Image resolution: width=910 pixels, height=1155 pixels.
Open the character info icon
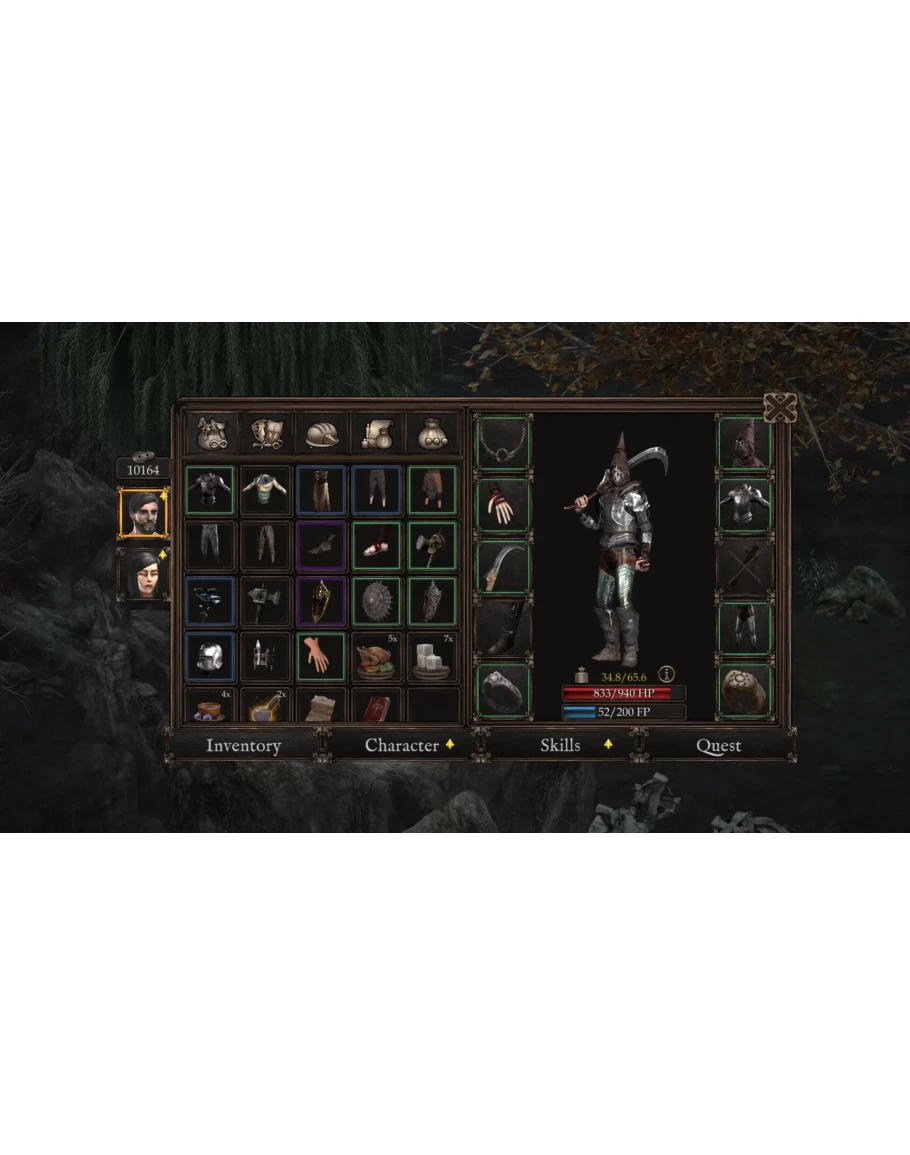[x=666, y=674]
